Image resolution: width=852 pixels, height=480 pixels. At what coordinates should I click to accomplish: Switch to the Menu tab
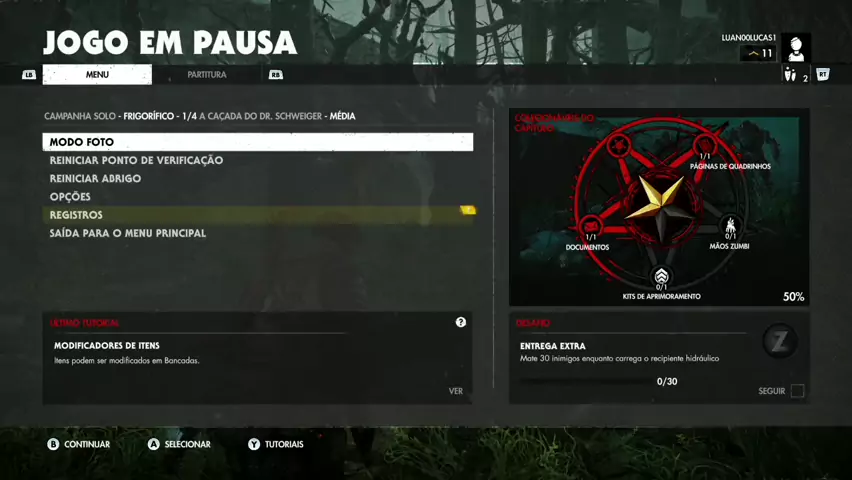[97, 75]
